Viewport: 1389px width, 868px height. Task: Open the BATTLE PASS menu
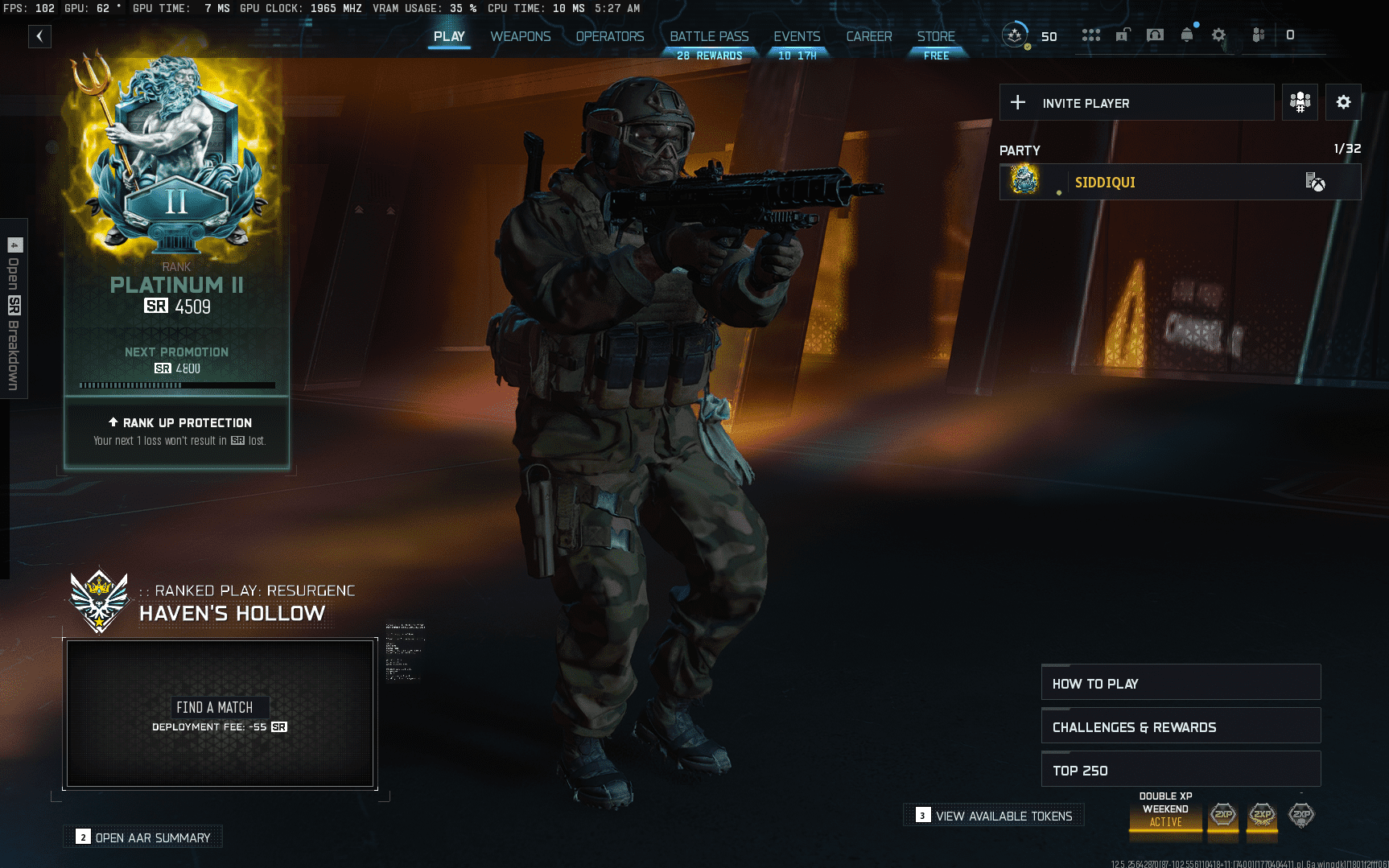tap(709, 36)
